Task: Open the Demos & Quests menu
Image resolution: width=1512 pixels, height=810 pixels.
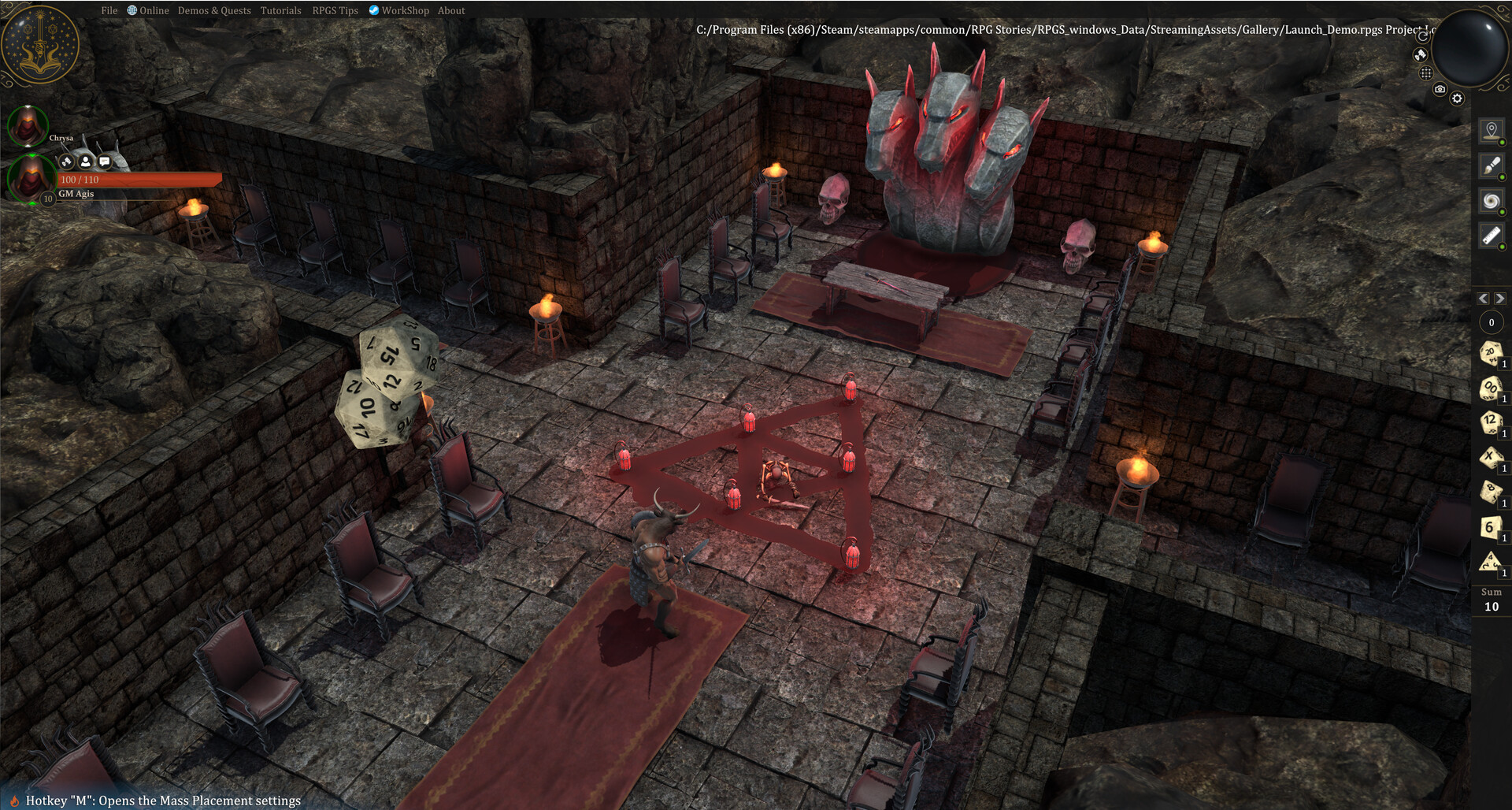Action: coord(213,10)
